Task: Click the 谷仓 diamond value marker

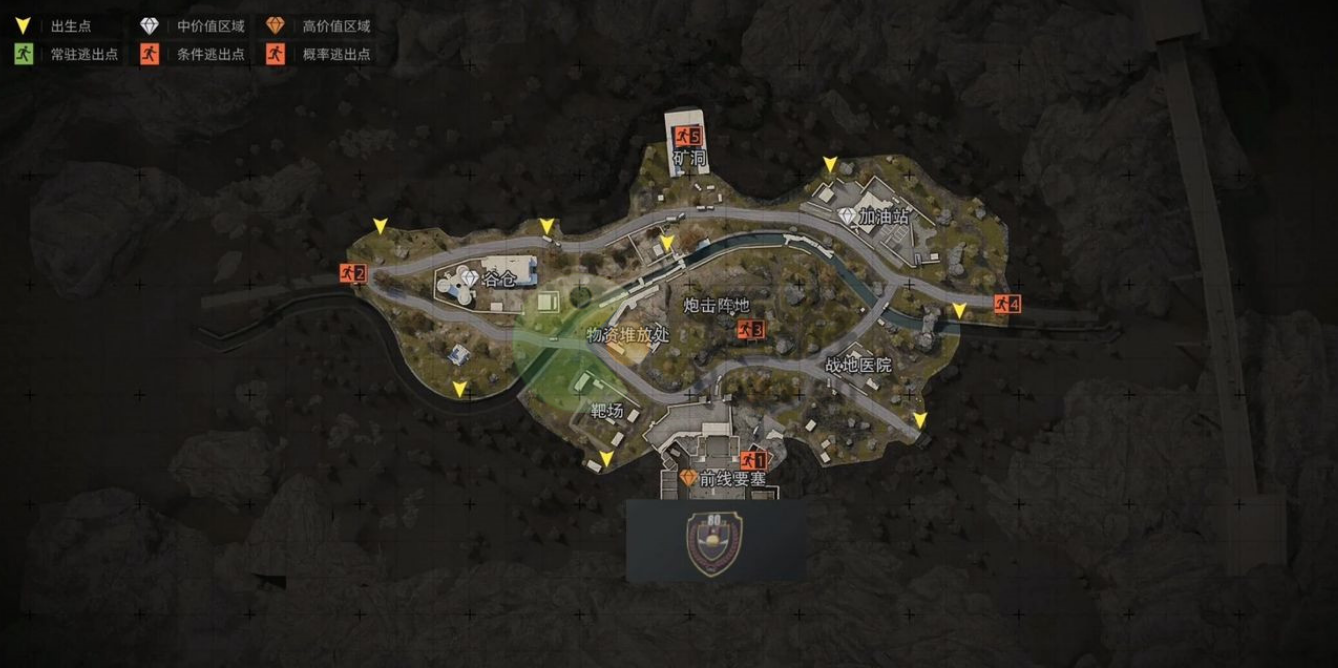Action: pos(468,278)
